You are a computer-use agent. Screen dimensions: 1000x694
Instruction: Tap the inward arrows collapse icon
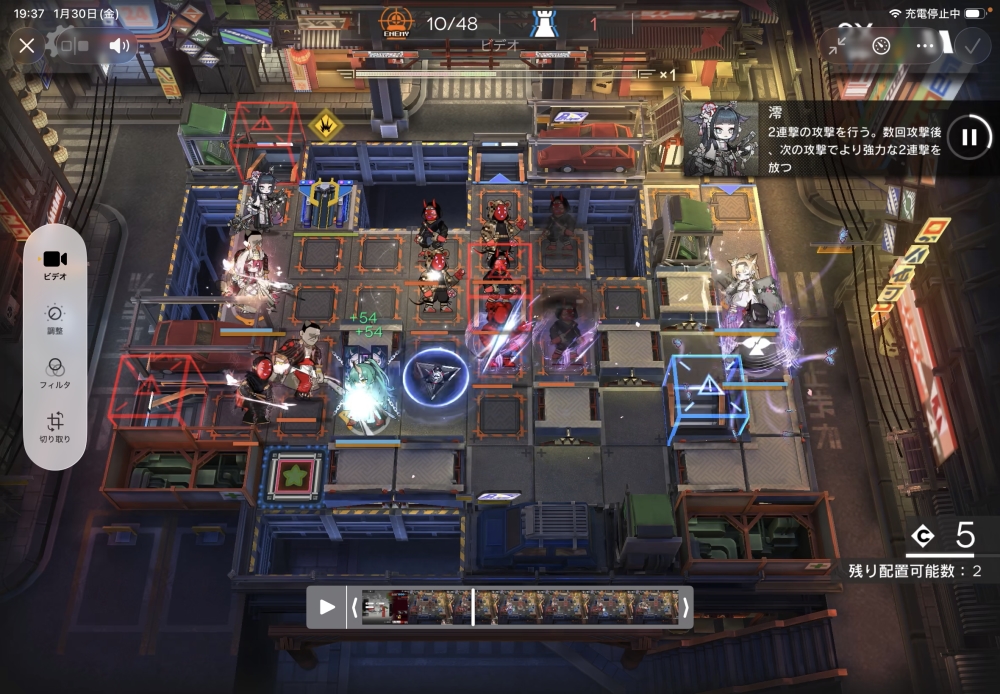click(838, 45)
